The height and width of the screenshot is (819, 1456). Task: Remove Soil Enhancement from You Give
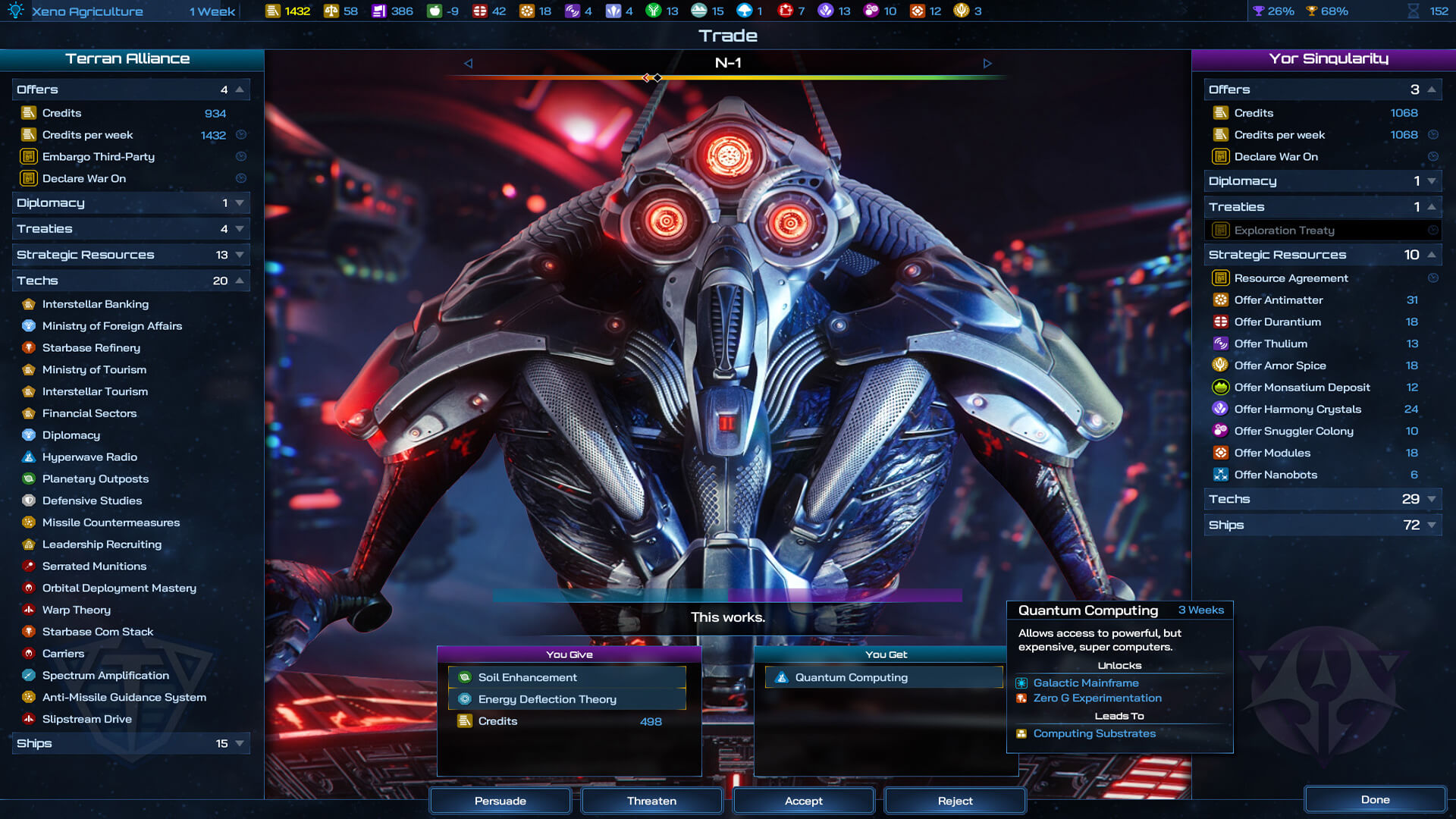[528, 677]
